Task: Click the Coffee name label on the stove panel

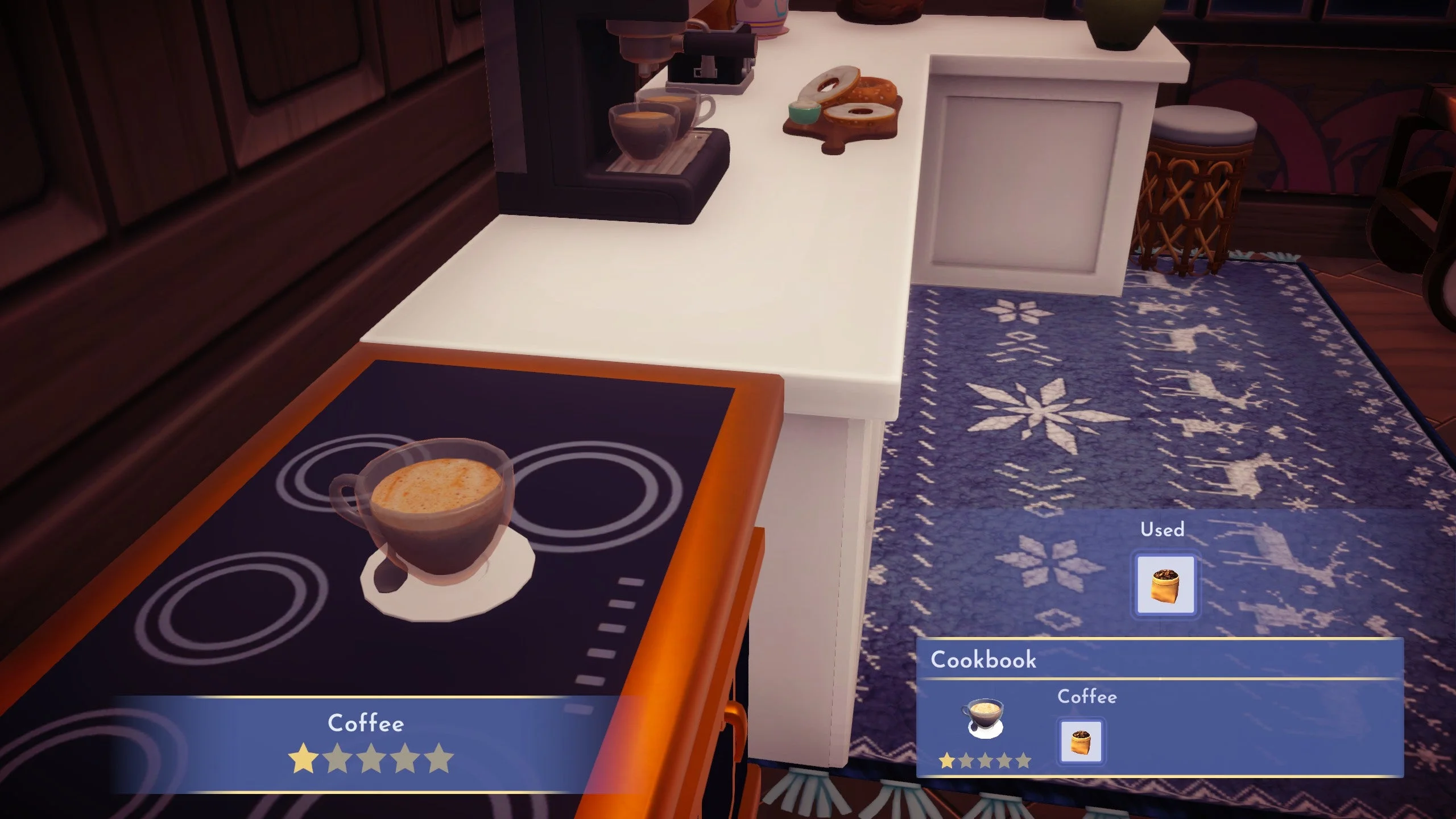Action: (365, 723)
